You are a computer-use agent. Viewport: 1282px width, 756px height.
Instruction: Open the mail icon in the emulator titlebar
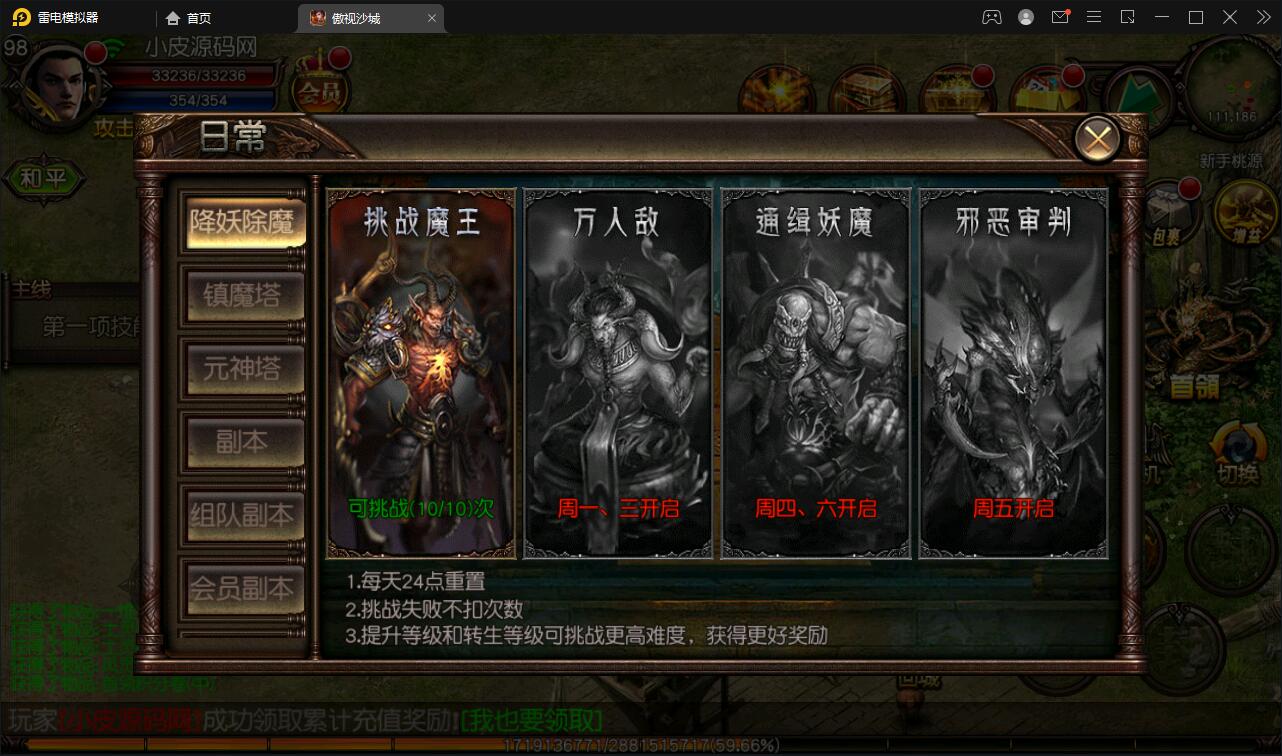tap(1060, 17)
